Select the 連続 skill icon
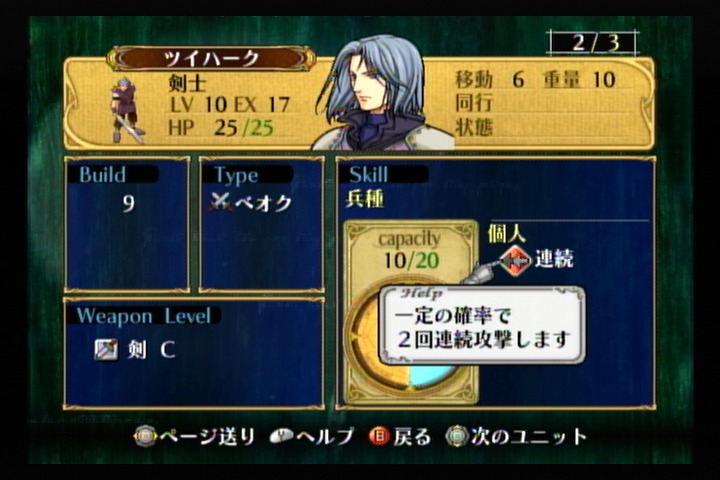 516,260
